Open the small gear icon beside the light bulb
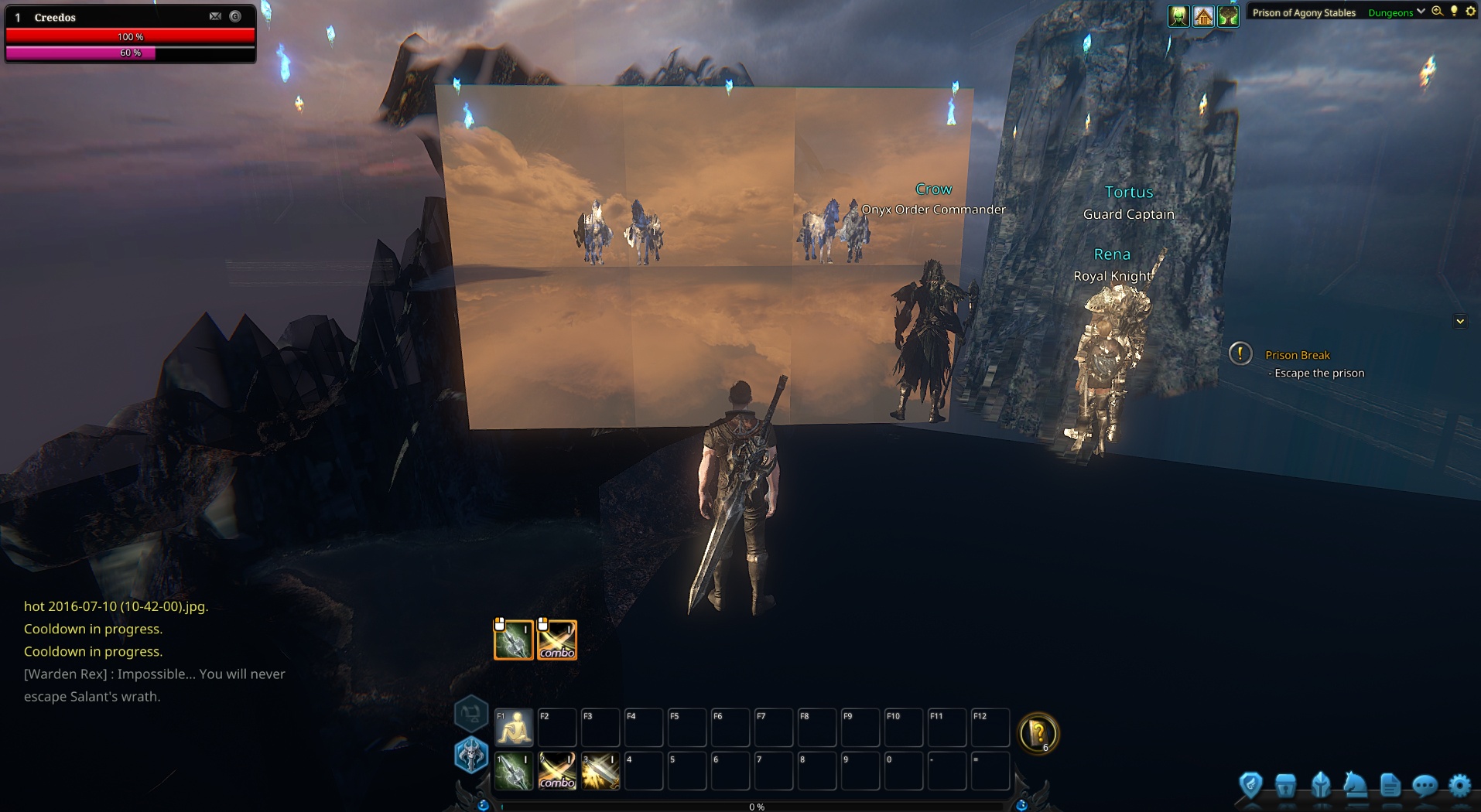 [x=1470, y=12]
